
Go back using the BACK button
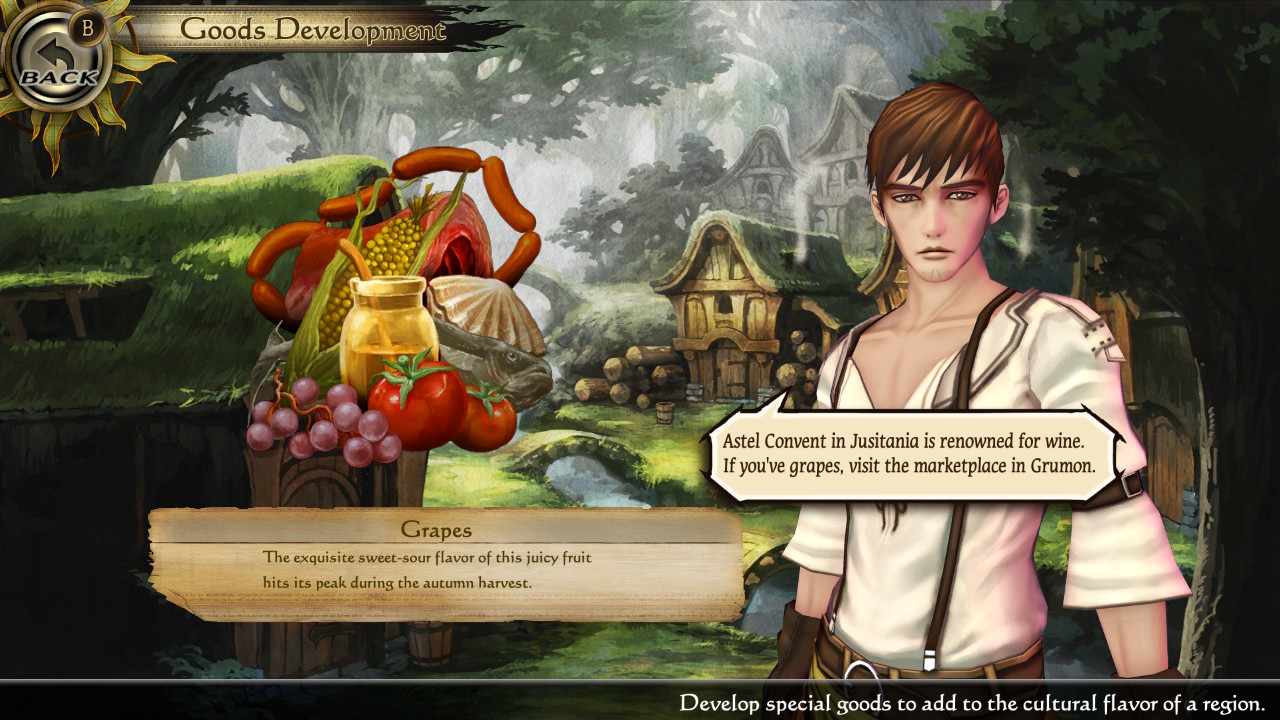point(58,62)
